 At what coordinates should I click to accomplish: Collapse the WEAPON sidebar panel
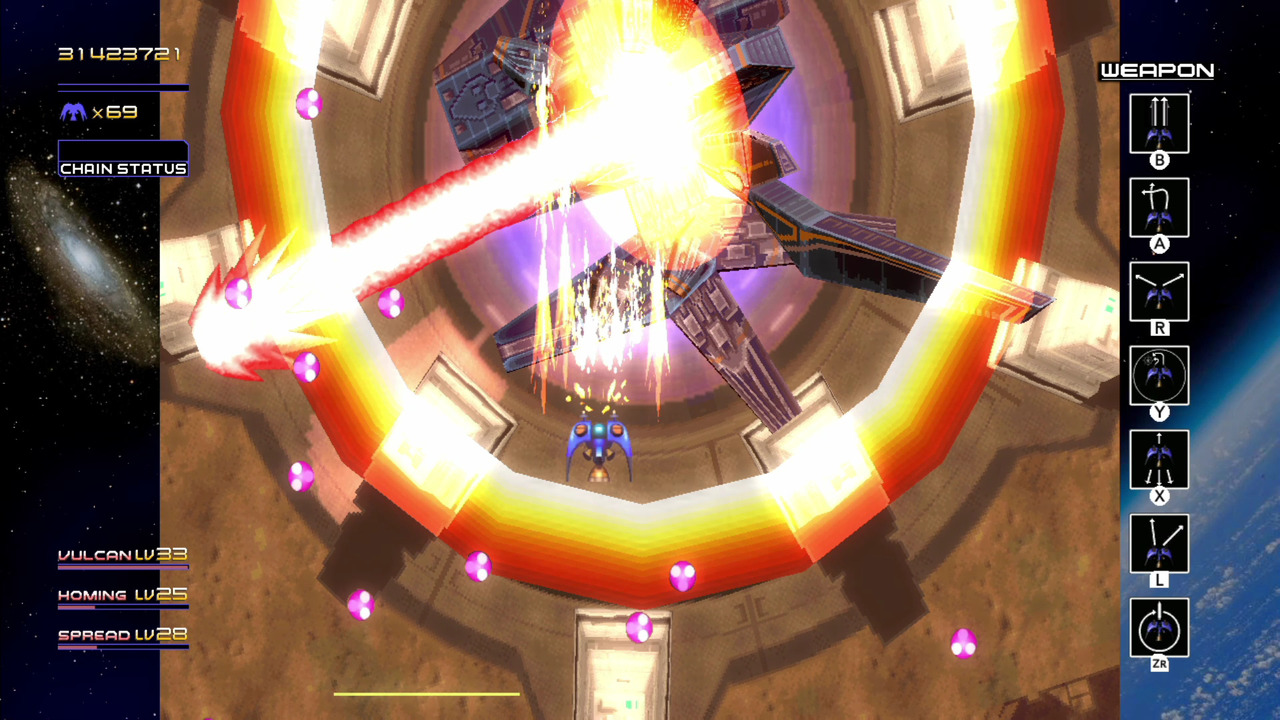(x=1155, y=71)
